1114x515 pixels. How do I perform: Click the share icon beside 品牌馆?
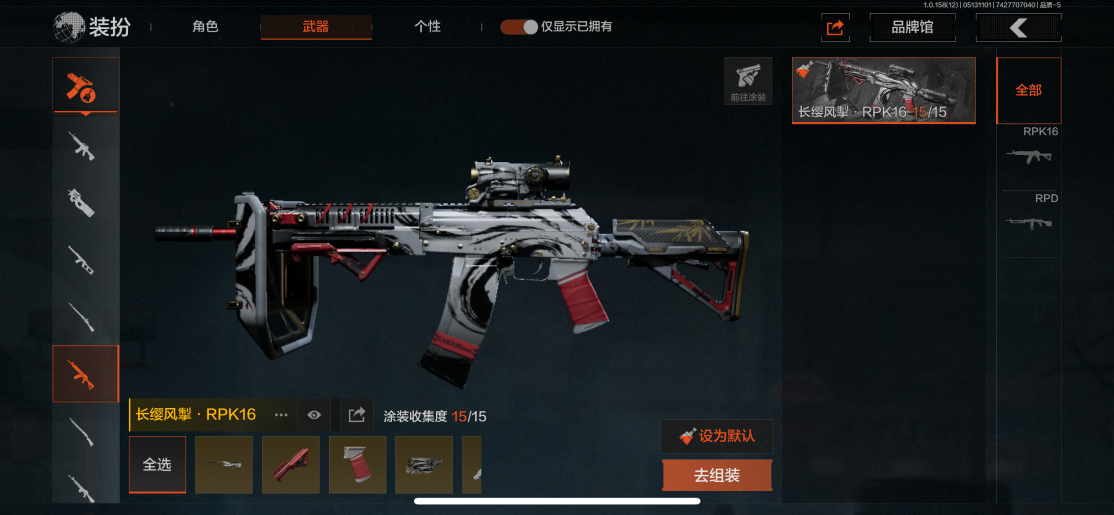(x=835, y=28)
